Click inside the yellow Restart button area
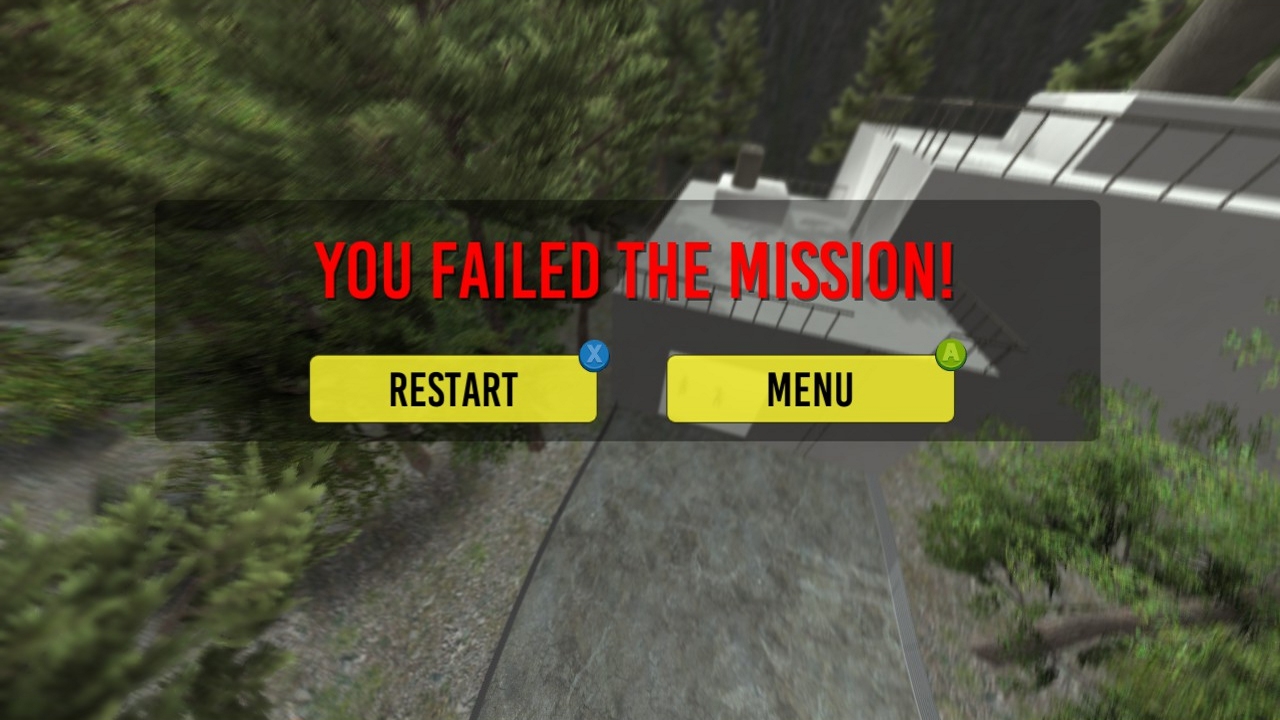Viewport: 1280px width, 720px height. [x=453, y=389]
